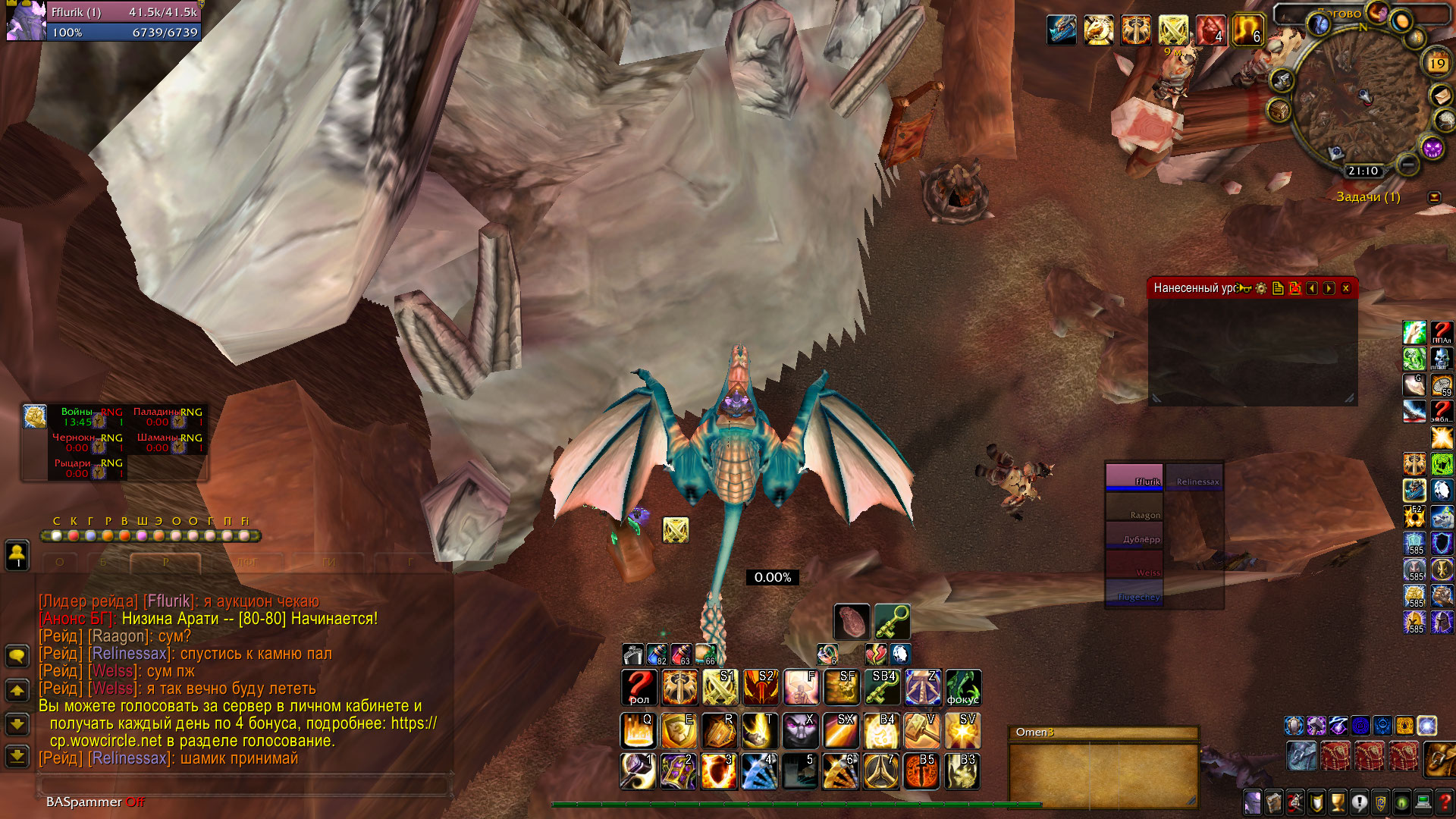
Task: Activate the hammer ability bound to V
Action: [922, 730]
